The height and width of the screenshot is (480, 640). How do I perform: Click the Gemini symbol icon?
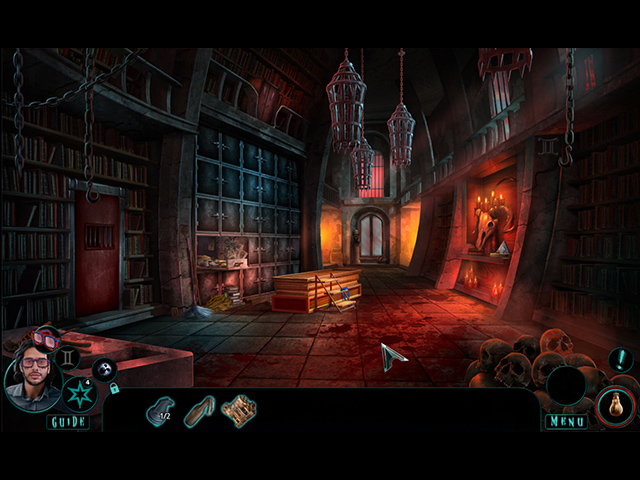tap(69, 356)
